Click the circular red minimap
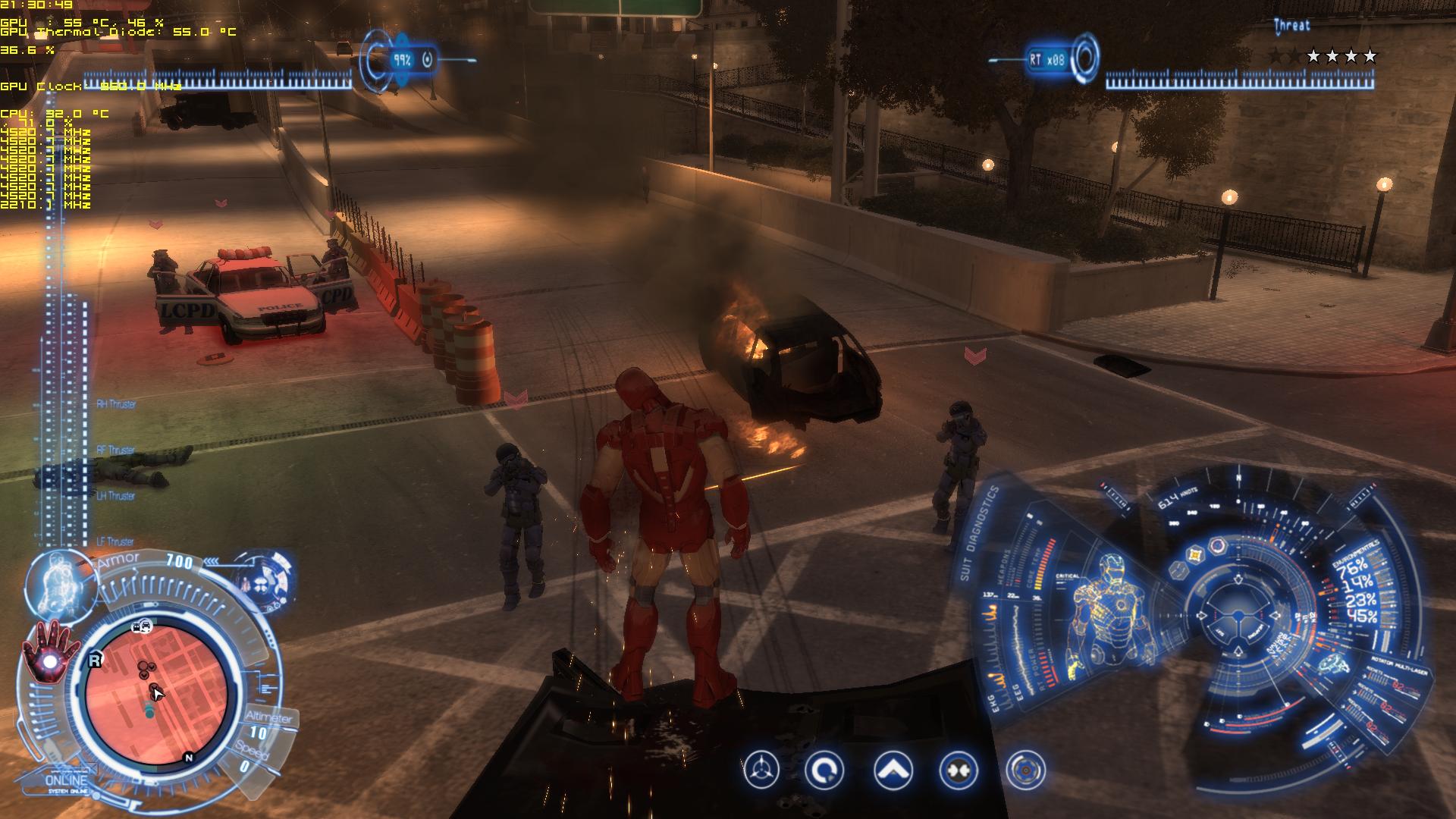 coord(156,695)
